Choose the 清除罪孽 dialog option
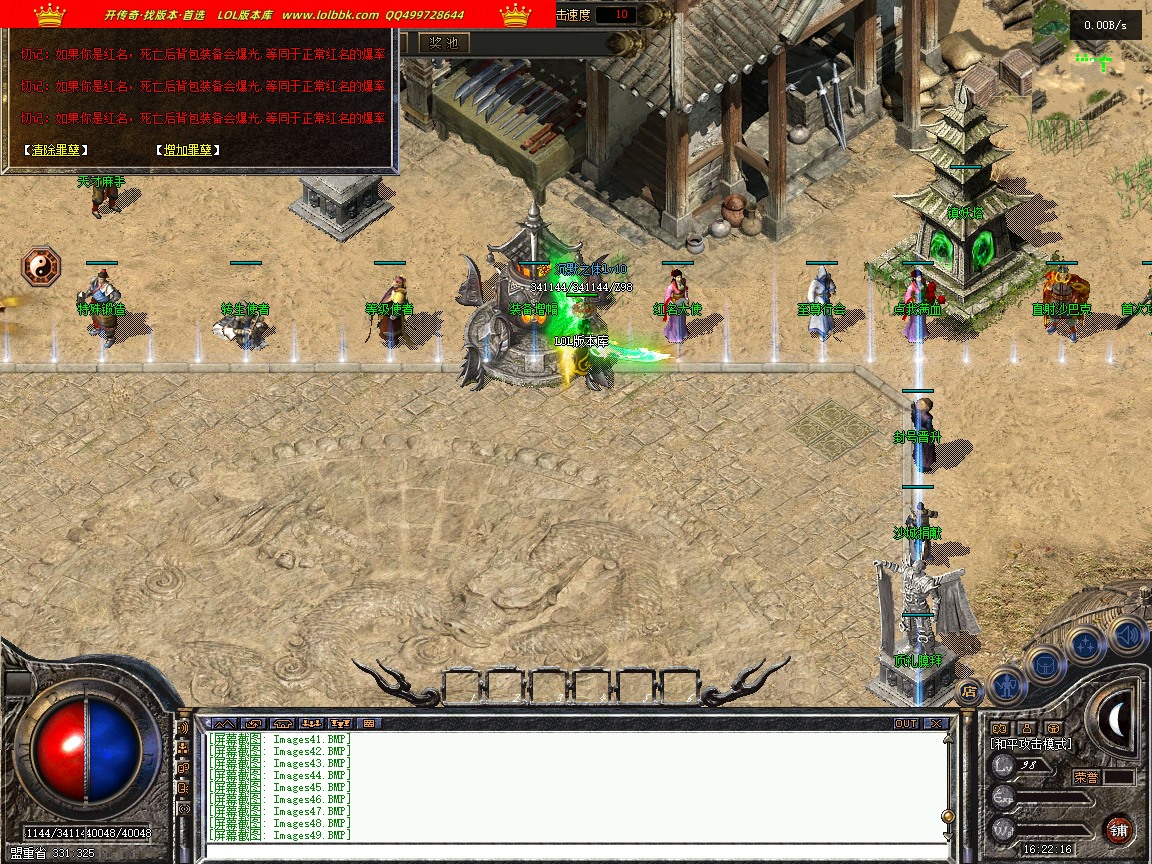The width and height of the screenshot is (1152, 864). [x=55, y=150]
